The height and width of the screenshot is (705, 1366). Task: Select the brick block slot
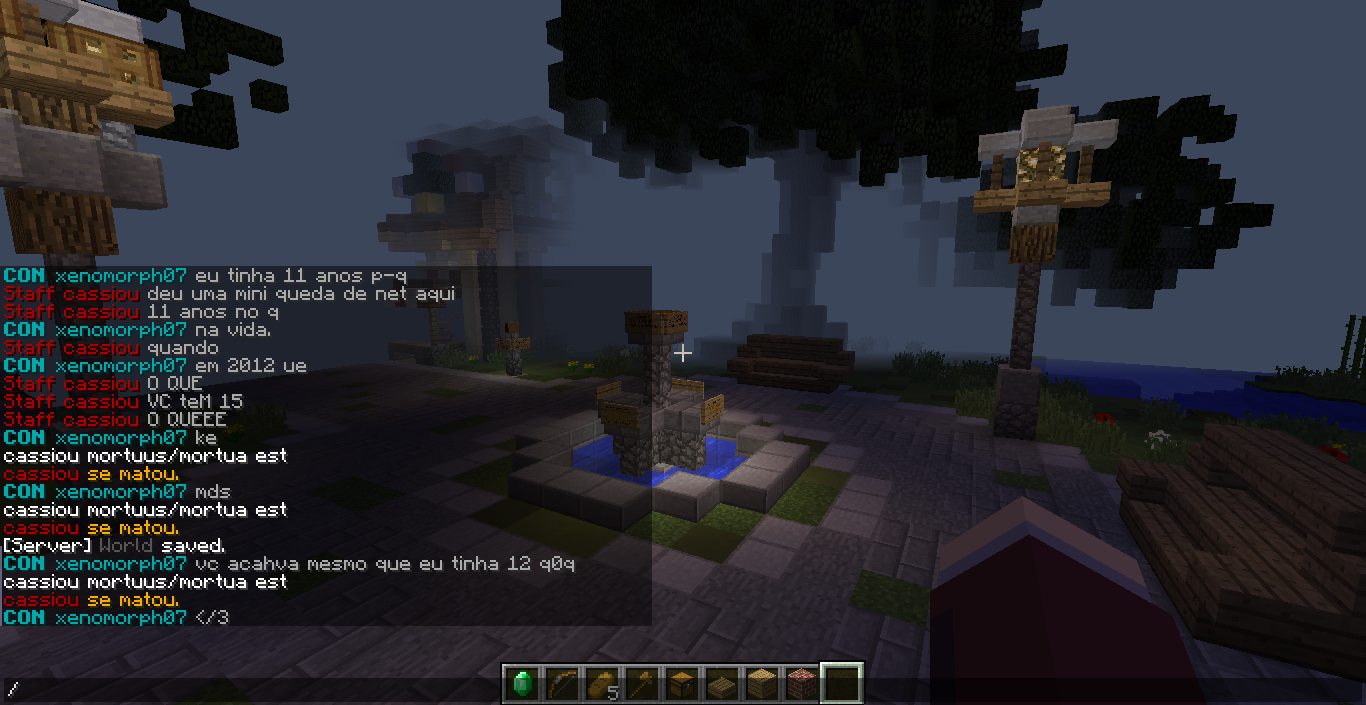click(802, 684)
